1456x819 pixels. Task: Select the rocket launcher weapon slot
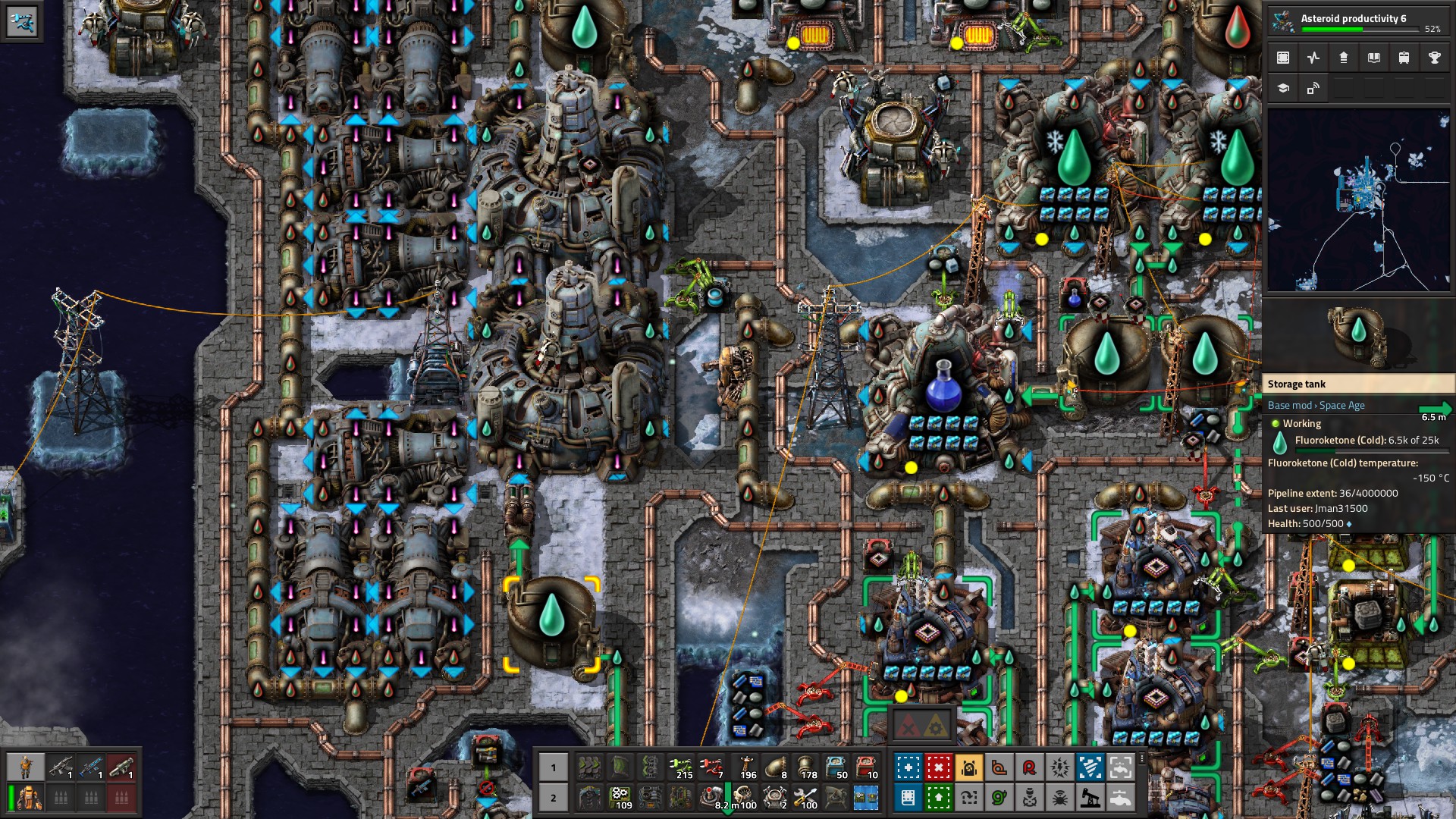coord(121,767)
